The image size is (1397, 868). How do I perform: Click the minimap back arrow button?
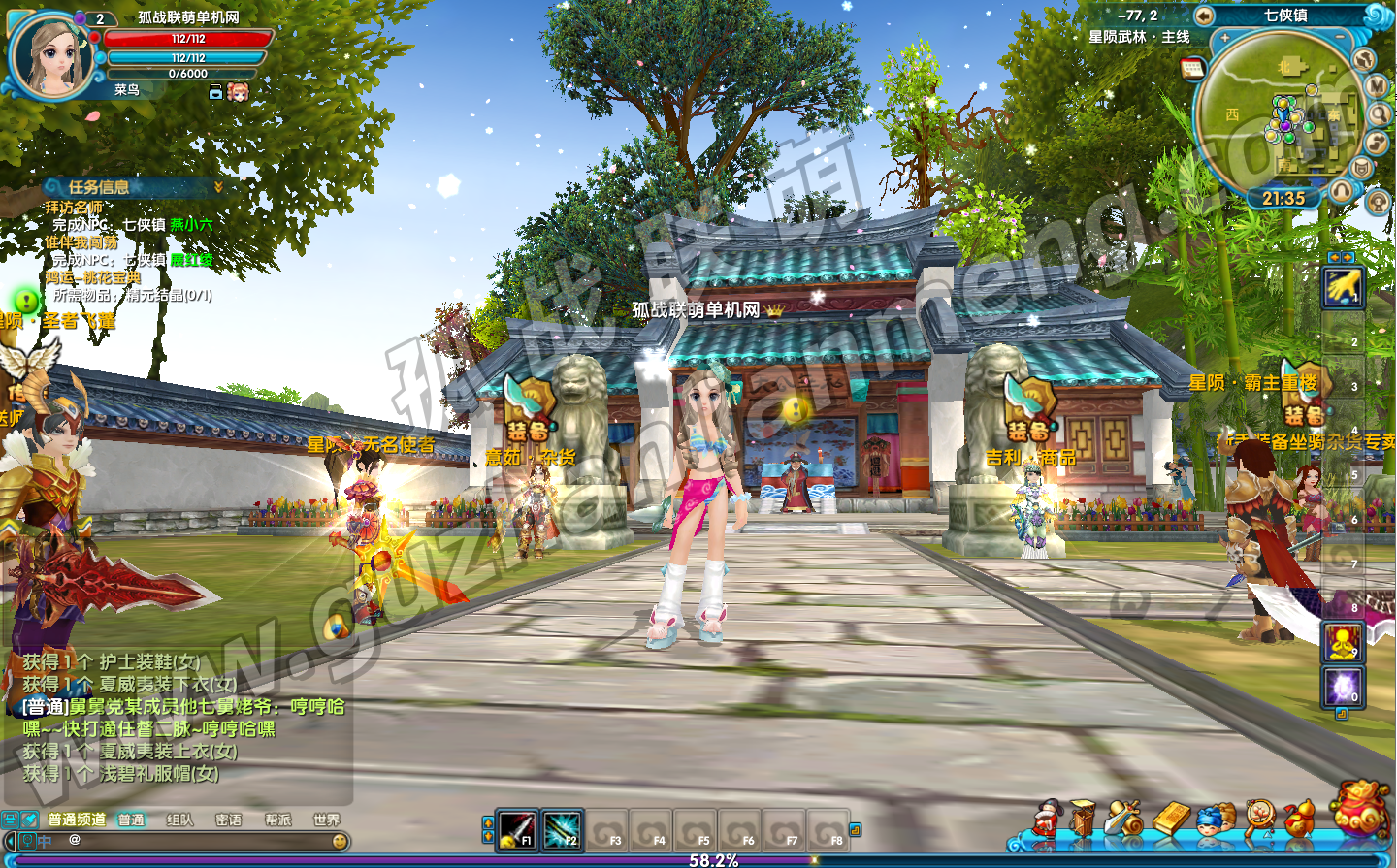pos(1204,16)
